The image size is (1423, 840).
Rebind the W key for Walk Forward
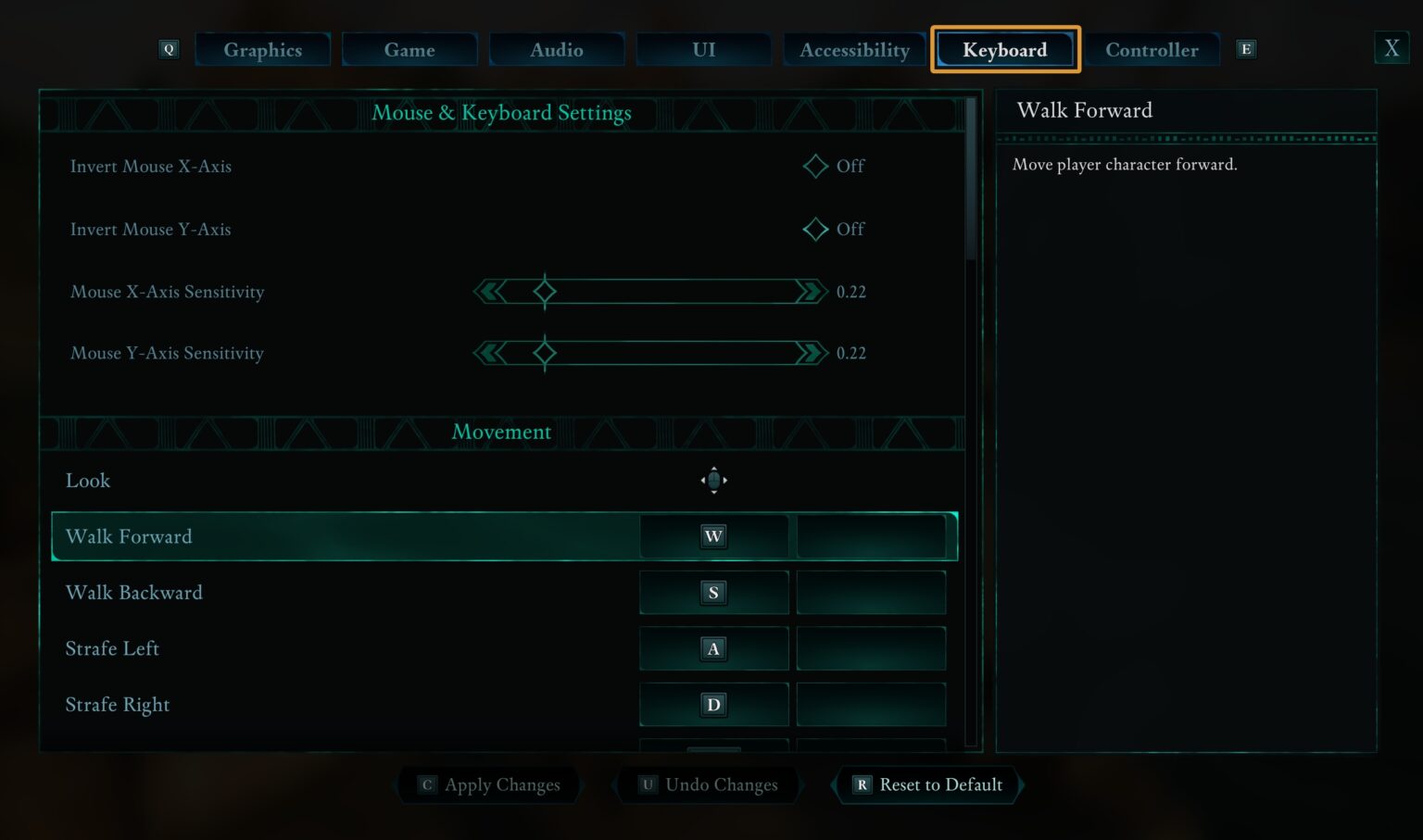click(713, 536)
